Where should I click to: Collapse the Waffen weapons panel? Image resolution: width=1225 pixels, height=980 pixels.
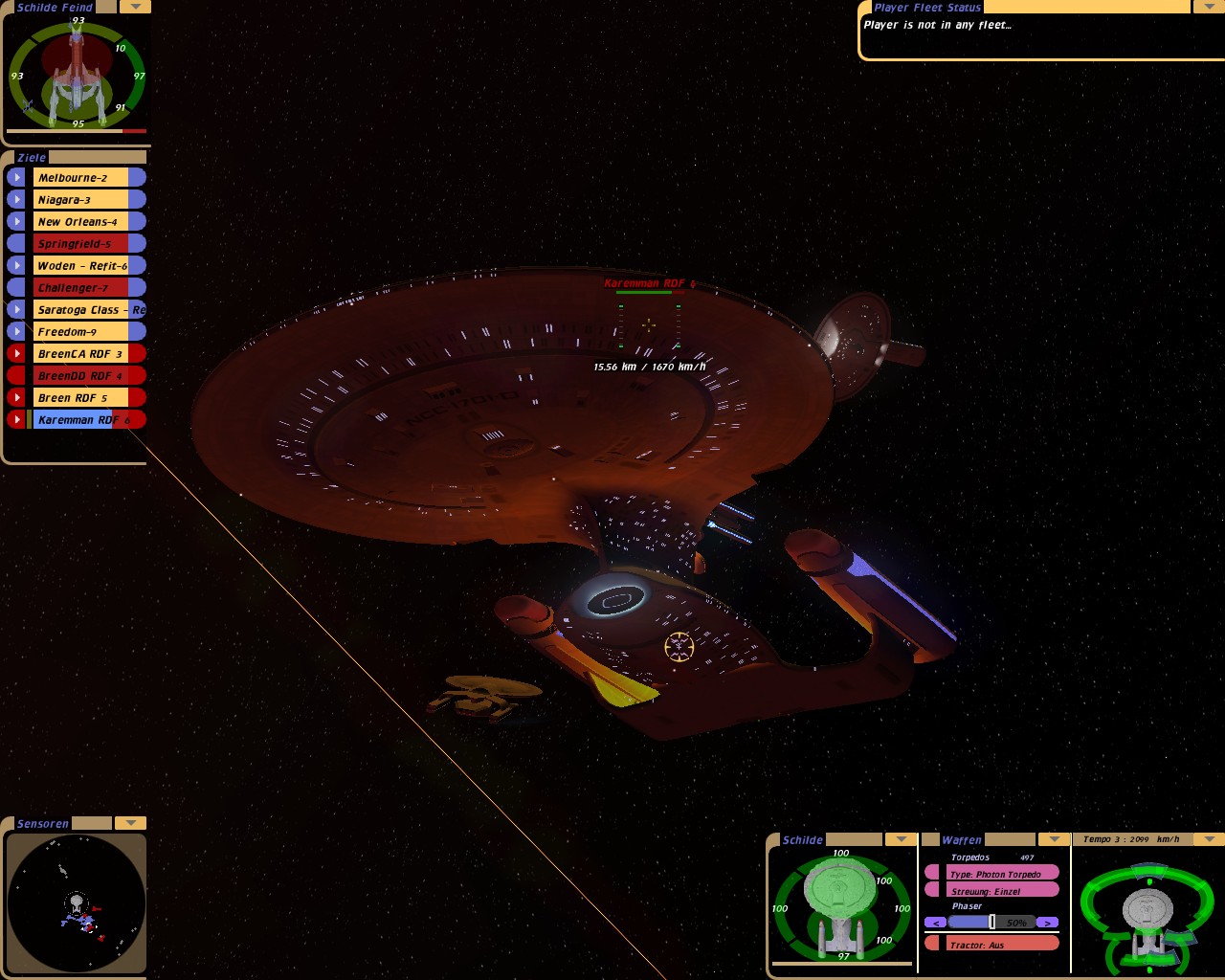[x=1054, y=839]
